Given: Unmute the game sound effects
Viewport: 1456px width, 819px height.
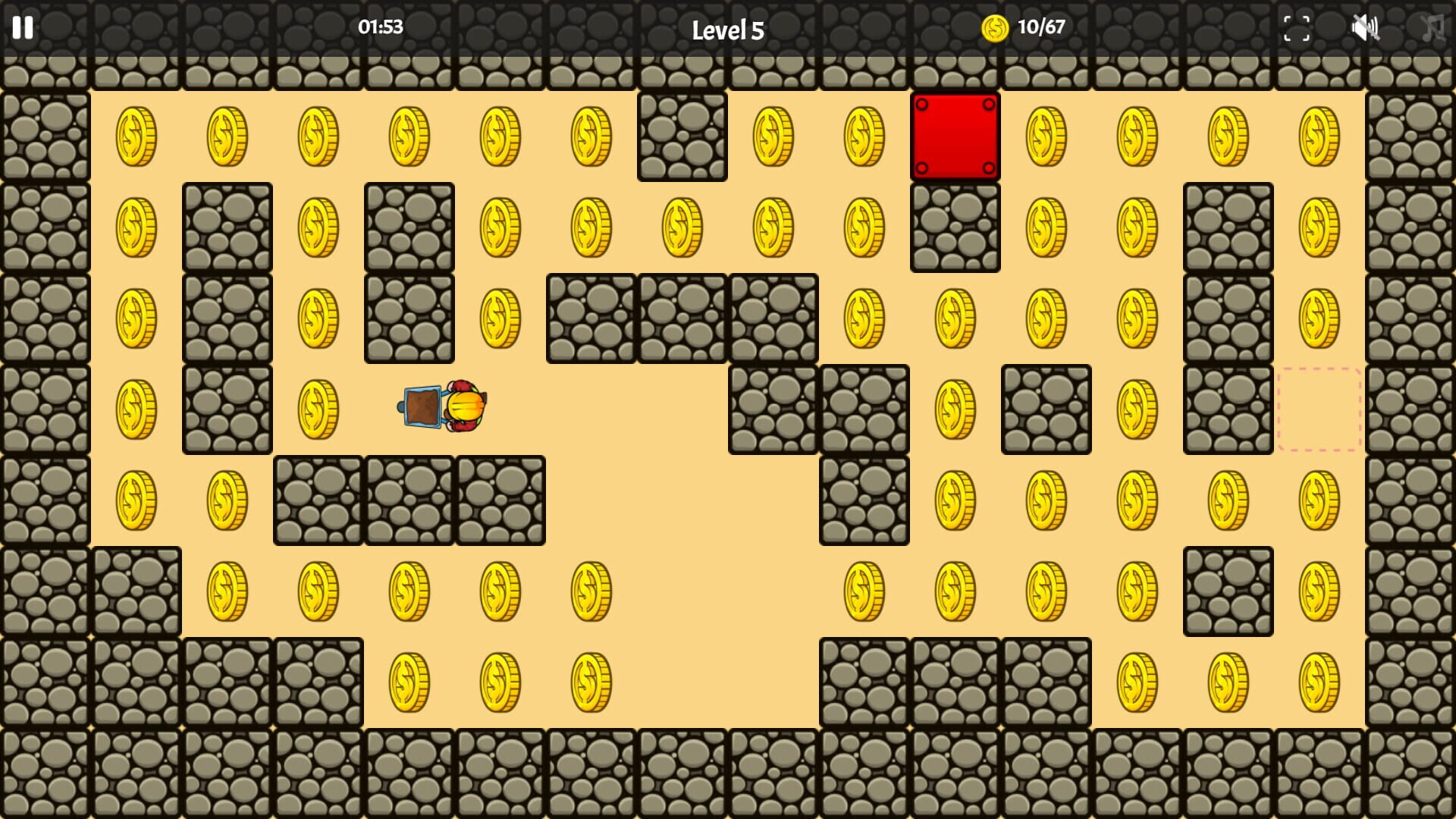Looking at the screenshot, I should tap(1367, 29).
